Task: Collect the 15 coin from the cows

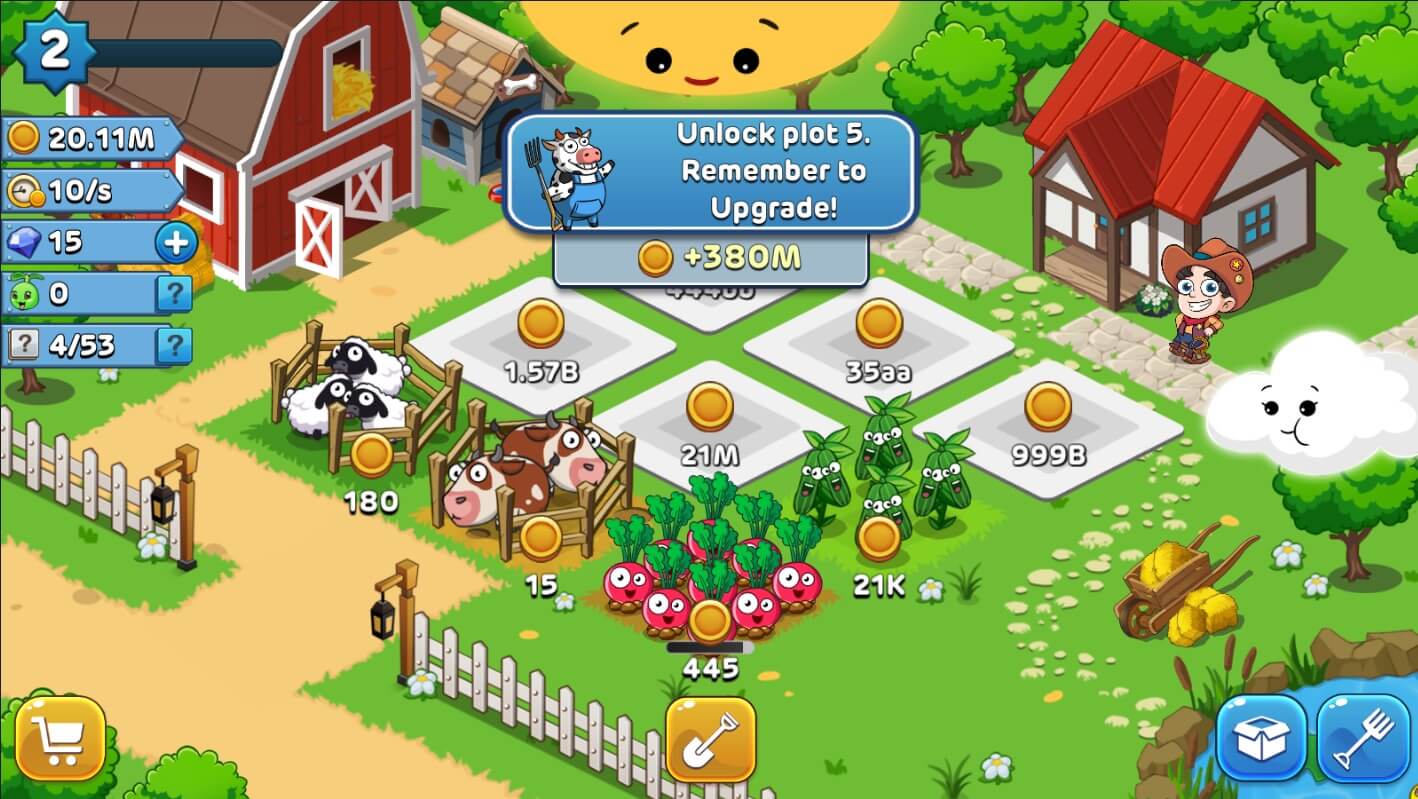Action: tap(541, 538)
